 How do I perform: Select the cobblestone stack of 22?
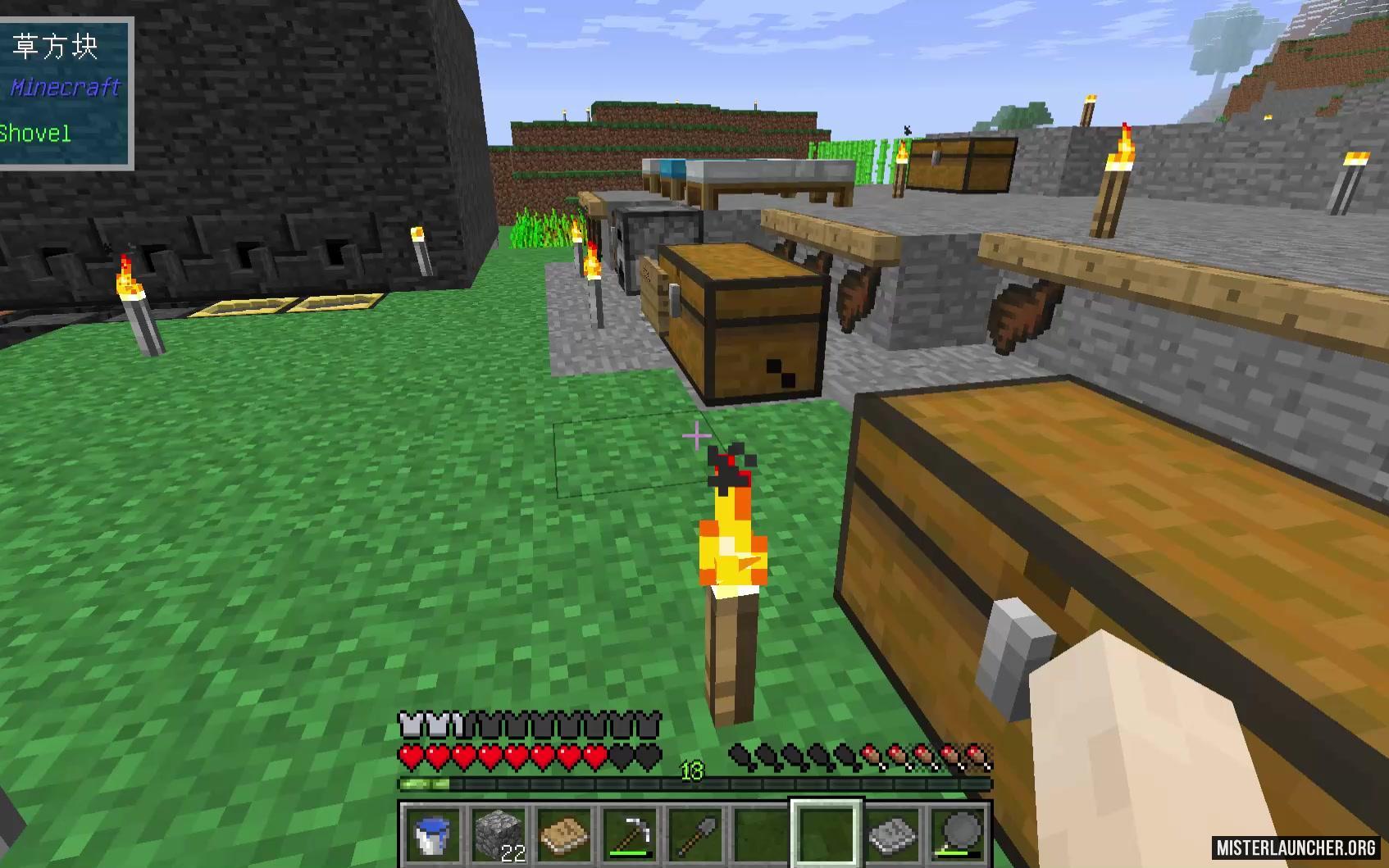[499, 833]
